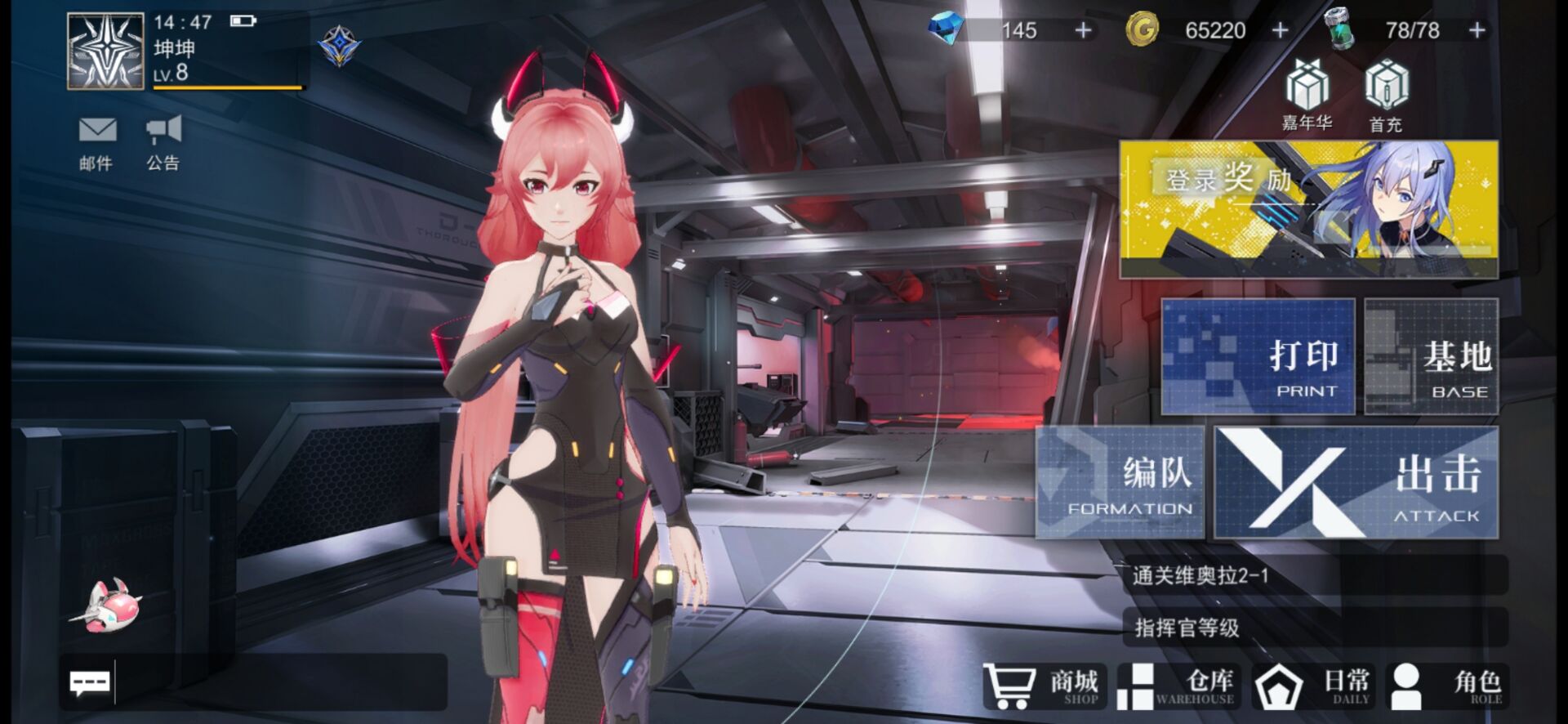Add more blue diamonds with plus button
Screen dimensions: 1568x724
[1083, 30]
